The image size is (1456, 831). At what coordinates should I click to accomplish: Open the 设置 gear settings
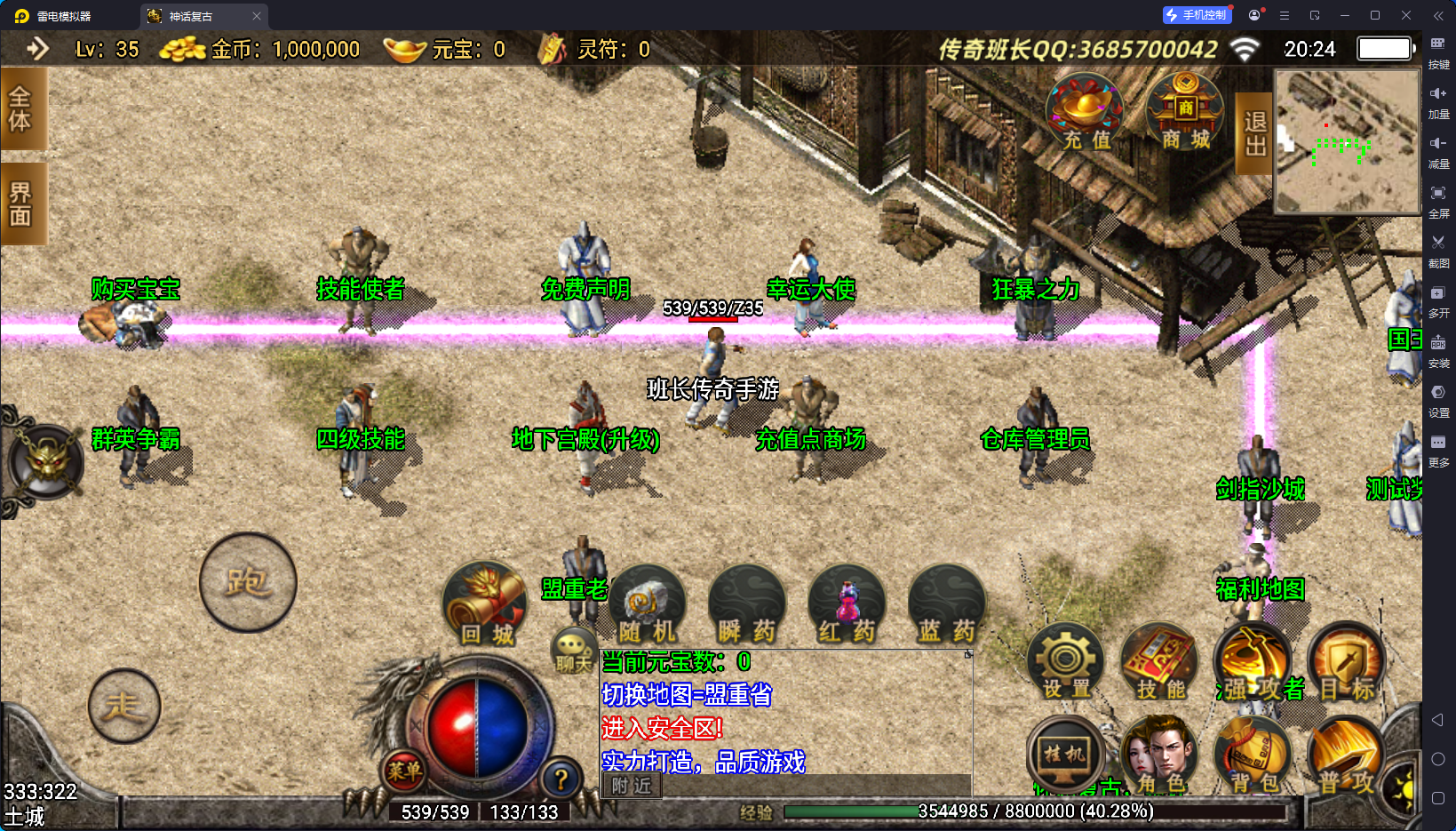click(1066, 663)
